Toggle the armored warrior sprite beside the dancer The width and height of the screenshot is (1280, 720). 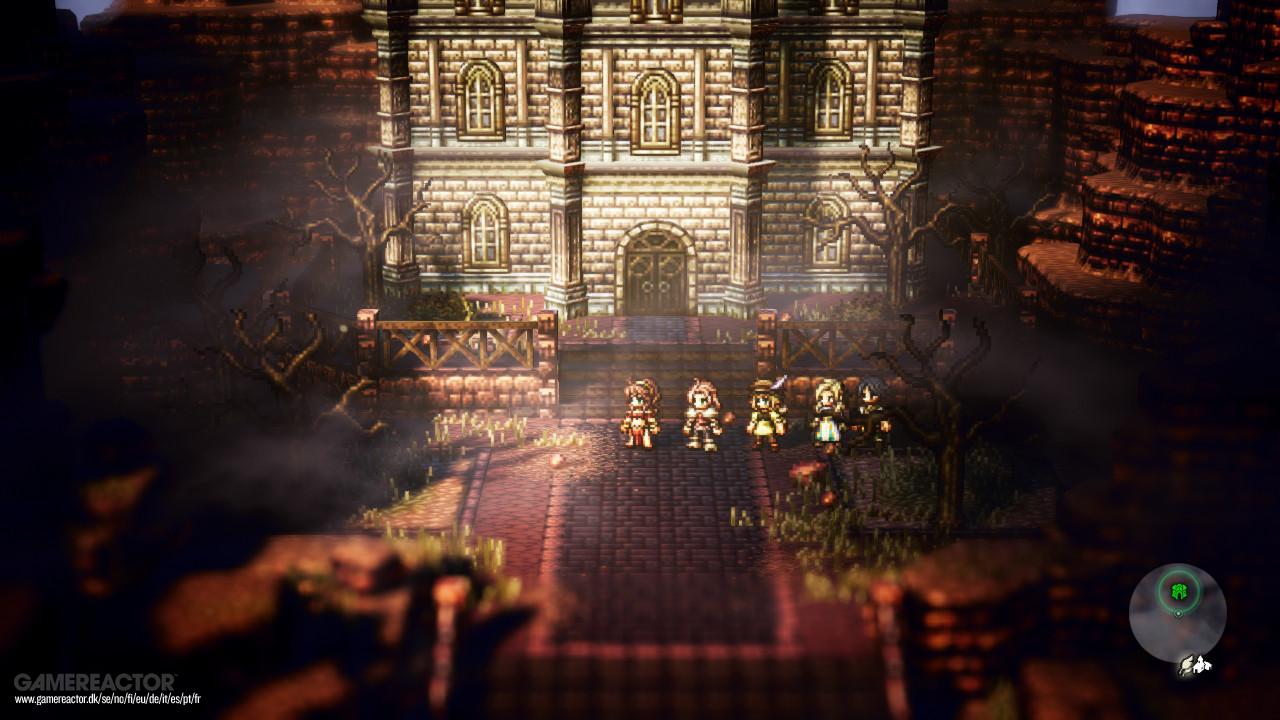[700, 410]
